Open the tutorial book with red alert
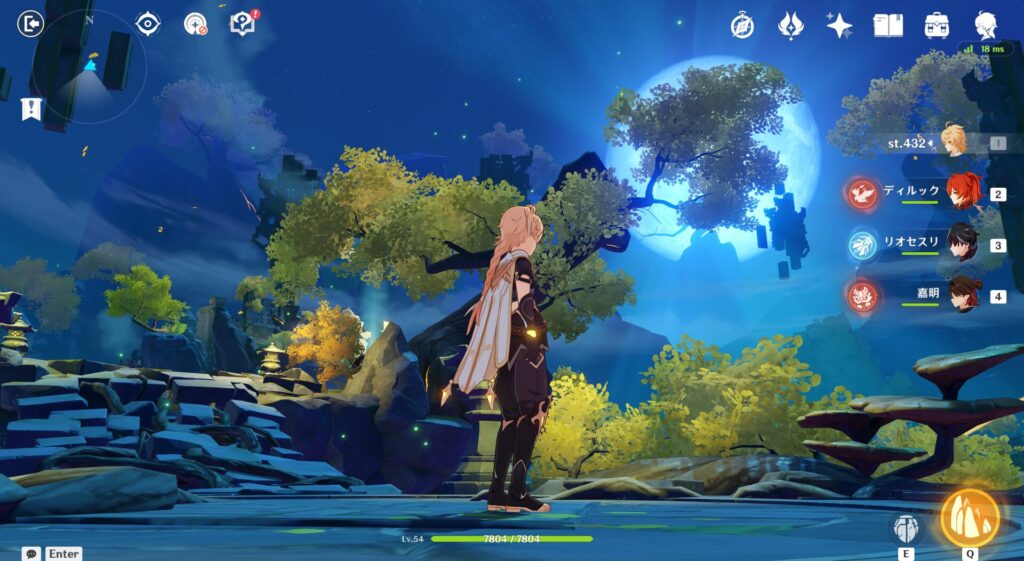 pos(243,23)
